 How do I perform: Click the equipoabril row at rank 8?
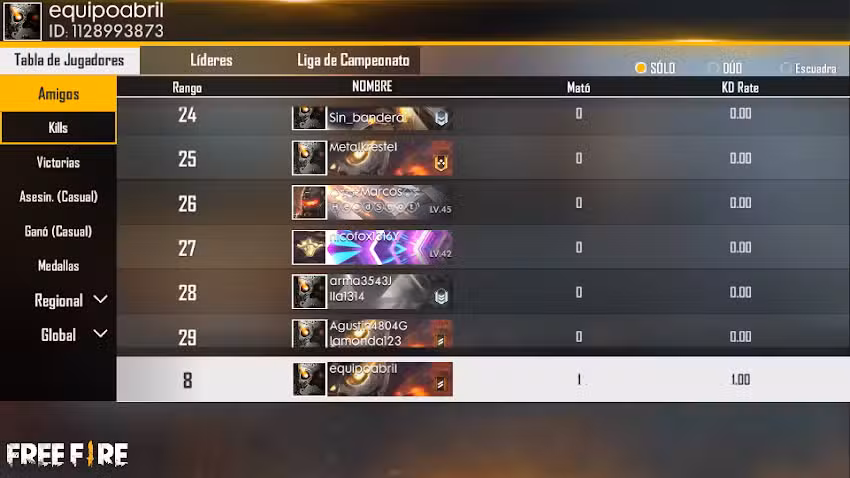point(478,380)
